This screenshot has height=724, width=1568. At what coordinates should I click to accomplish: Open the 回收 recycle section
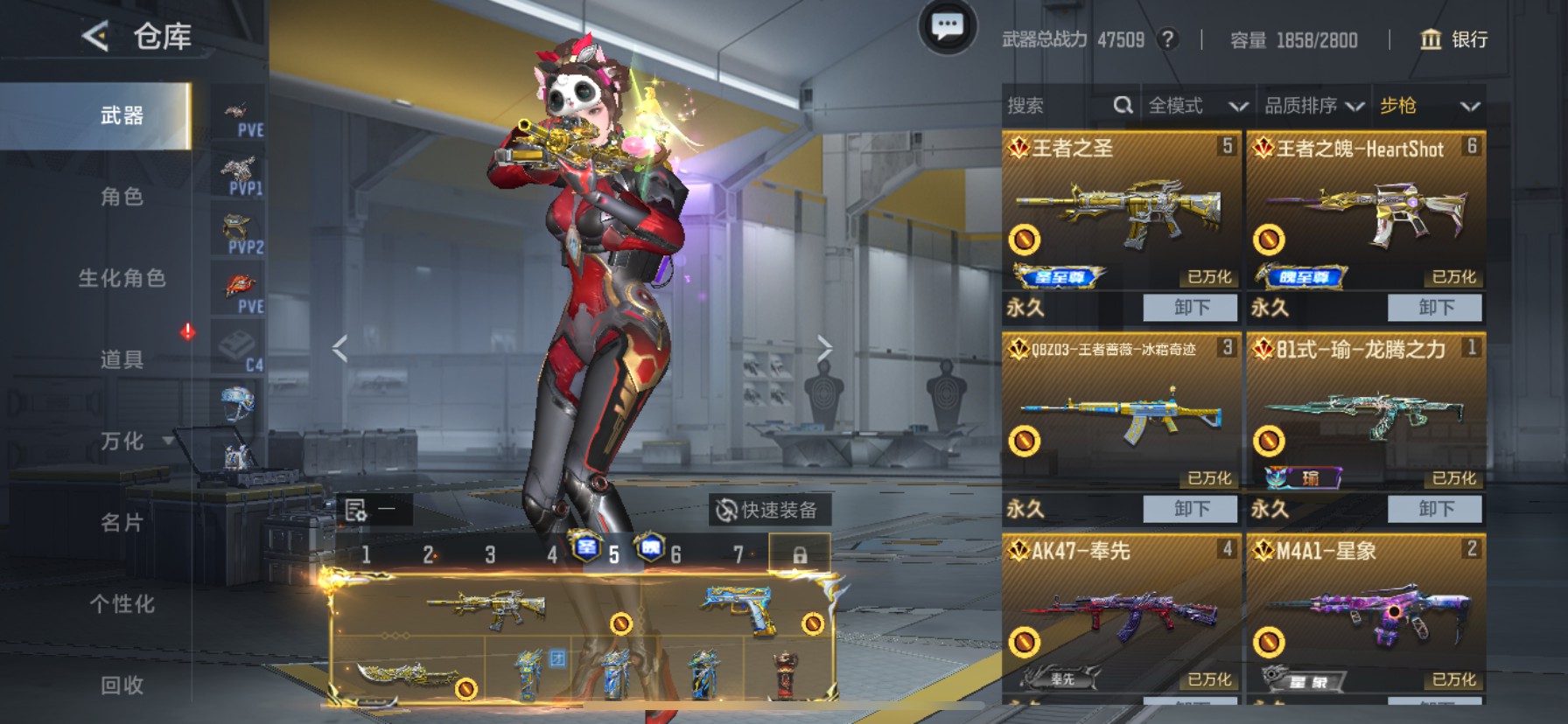pos(122,686)
